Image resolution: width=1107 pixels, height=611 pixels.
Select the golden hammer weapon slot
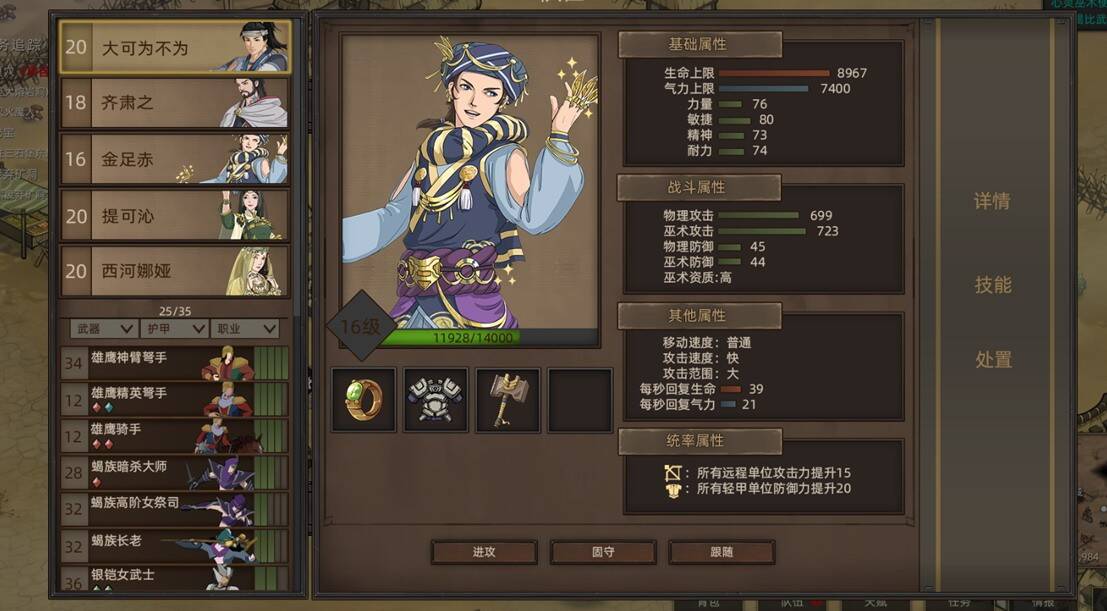coord(508,400)
